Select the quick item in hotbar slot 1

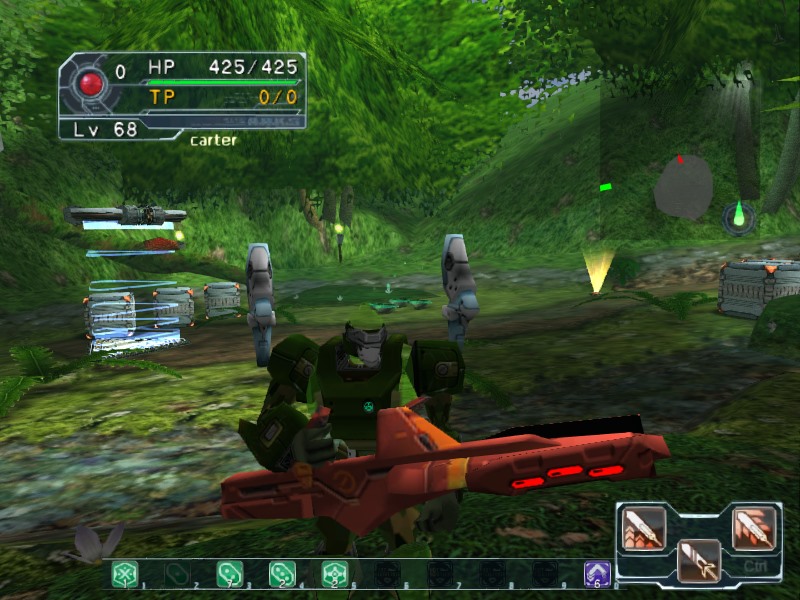point(125,574)
